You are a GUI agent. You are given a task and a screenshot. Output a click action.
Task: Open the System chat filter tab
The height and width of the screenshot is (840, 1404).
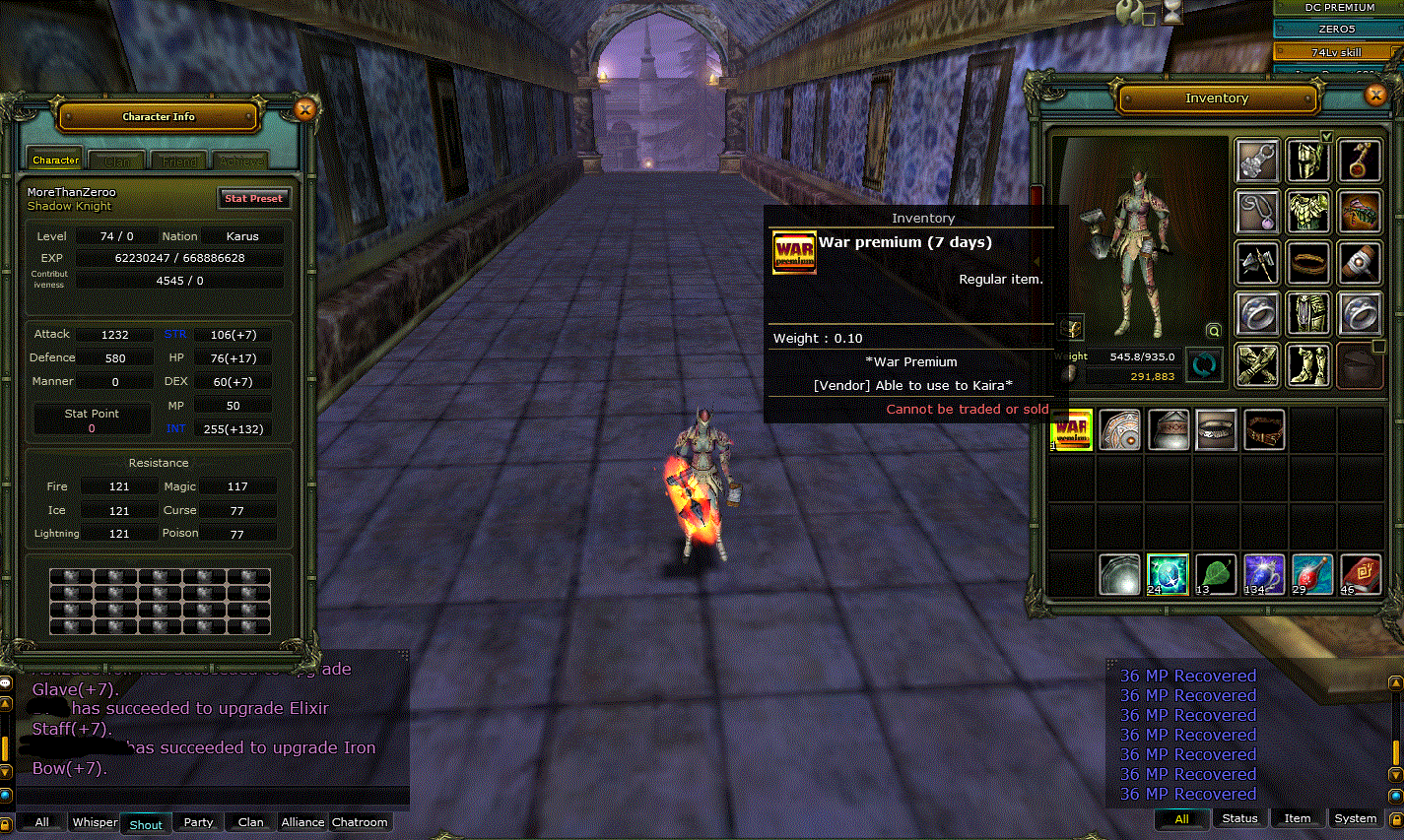[1355, 818]
